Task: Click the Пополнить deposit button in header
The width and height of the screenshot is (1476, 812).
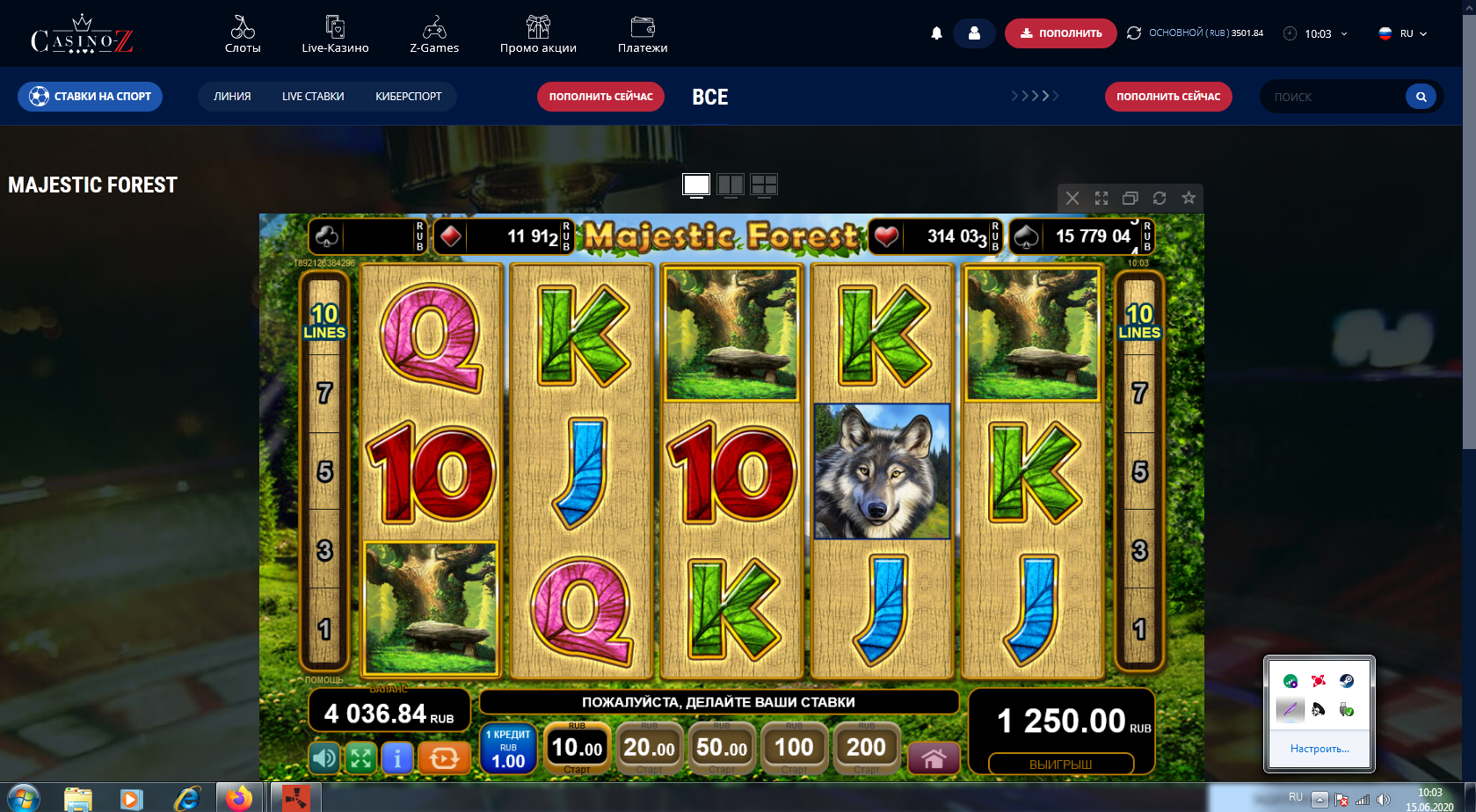Action: [x=1060, y=33]
